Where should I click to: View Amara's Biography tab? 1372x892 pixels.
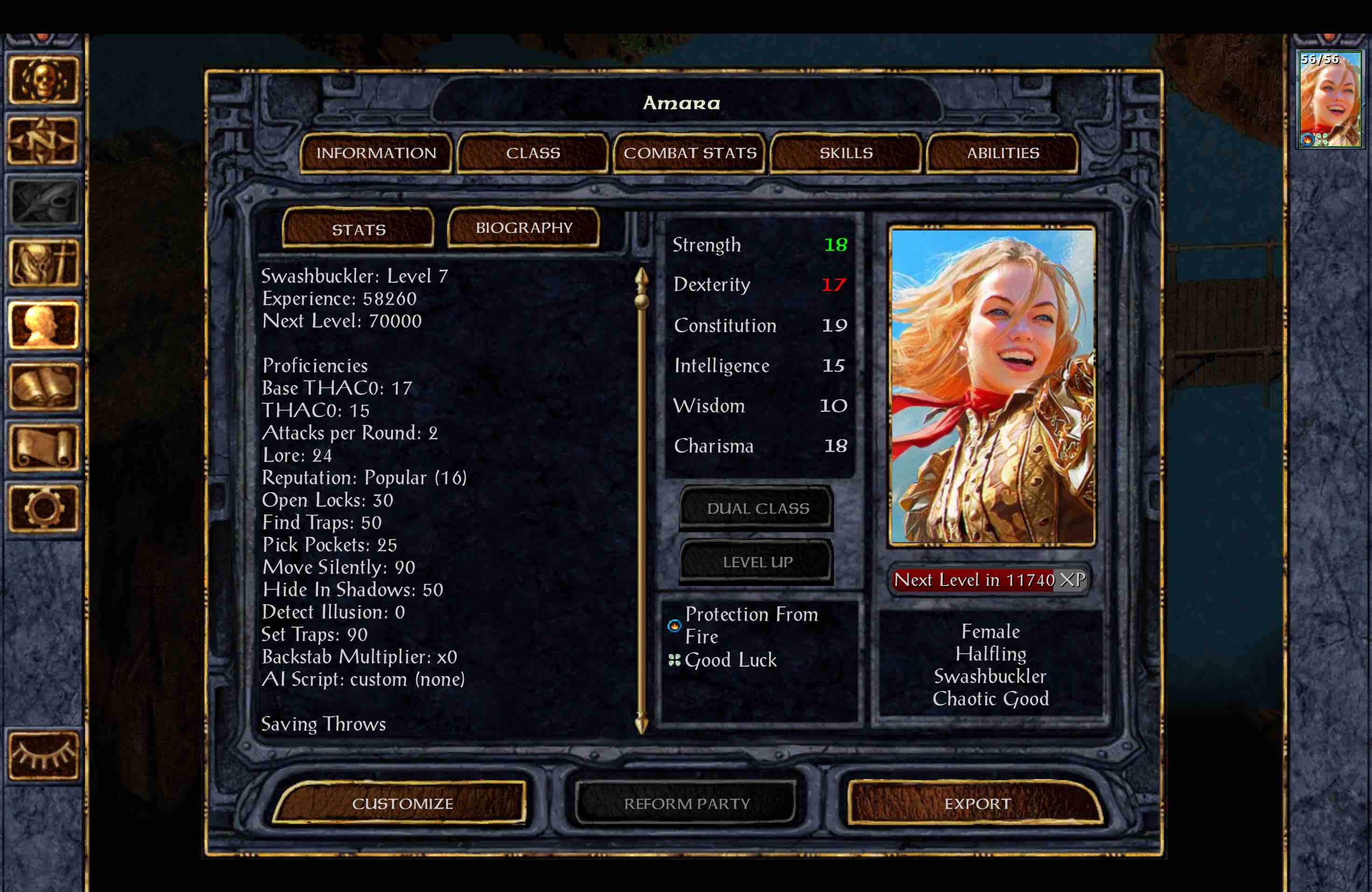coord(524,228)
